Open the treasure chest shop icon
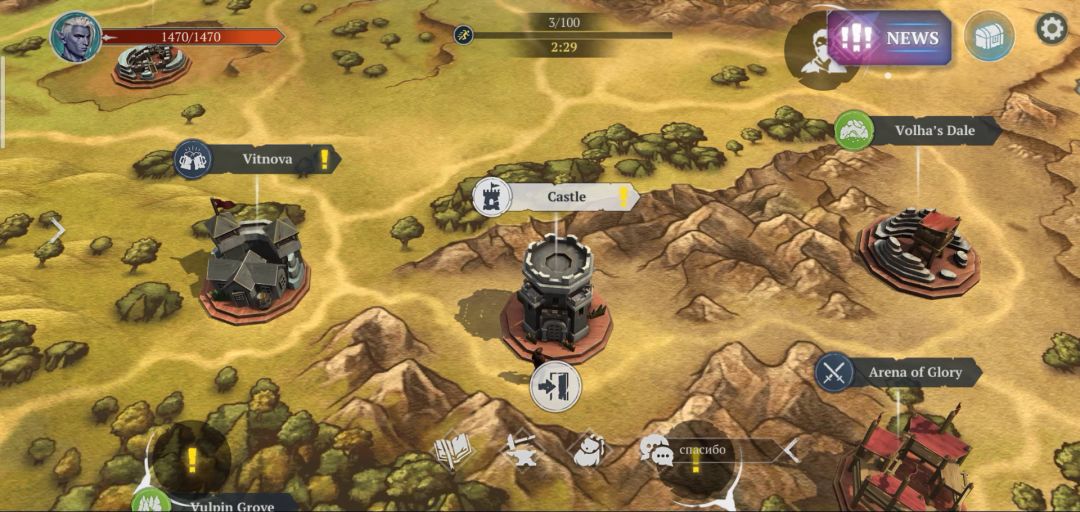Viewport: 1080px width, 512px height. click(989, 37)
